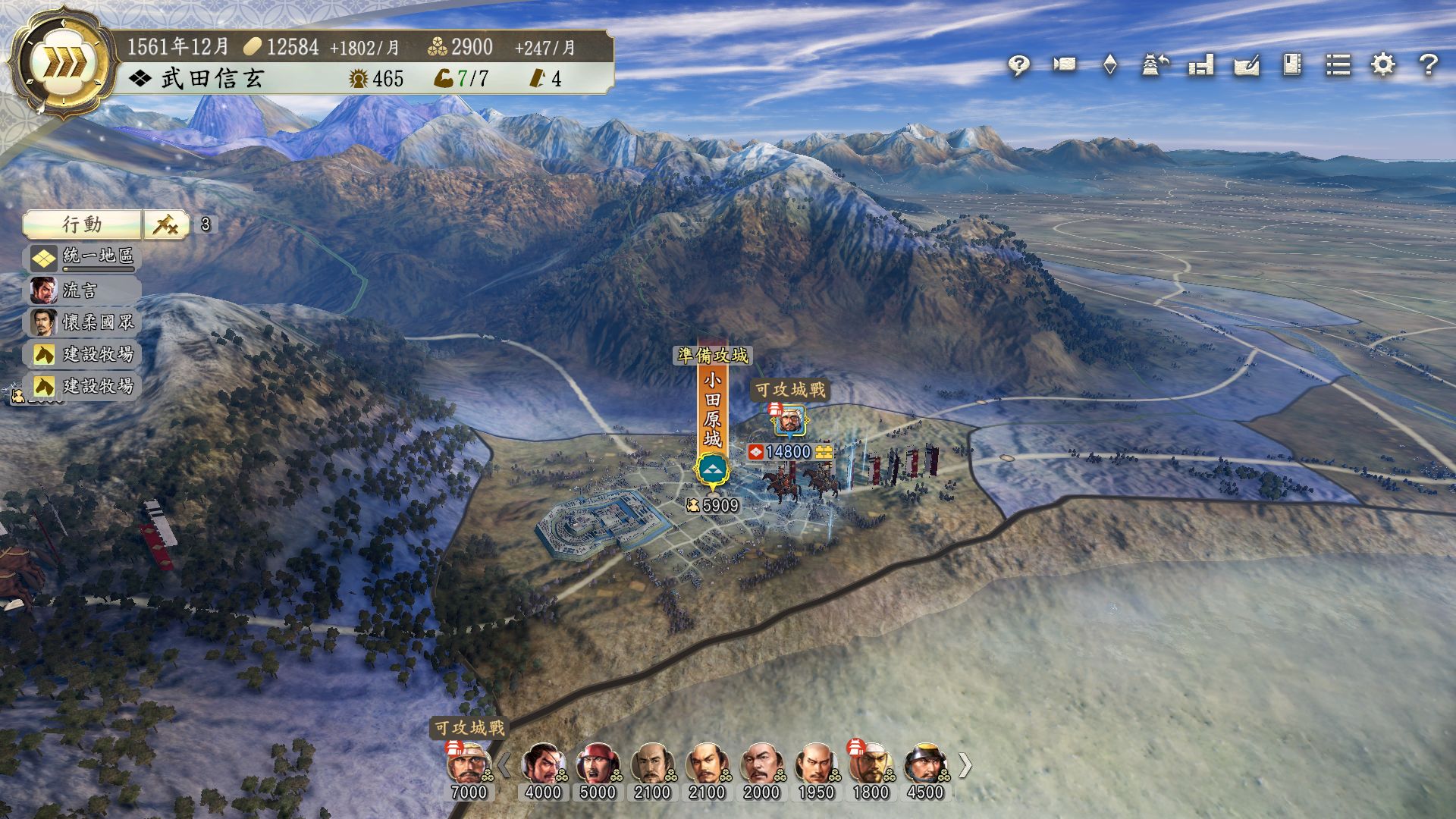This screenshot has width=1456, height=819.
Task: Click the map with brush icon
Action: (1247, 65)
